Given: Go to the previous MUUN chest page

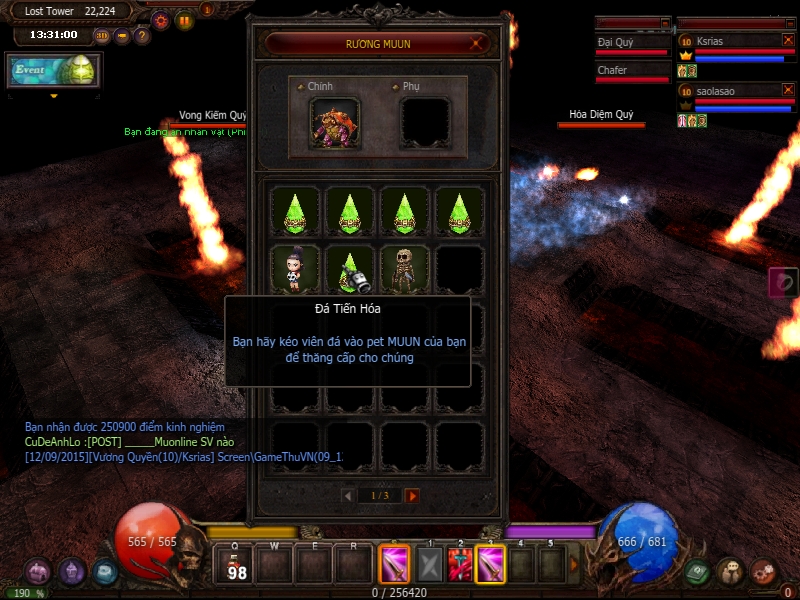Looking at the screenshot, I should coord(348,495).
